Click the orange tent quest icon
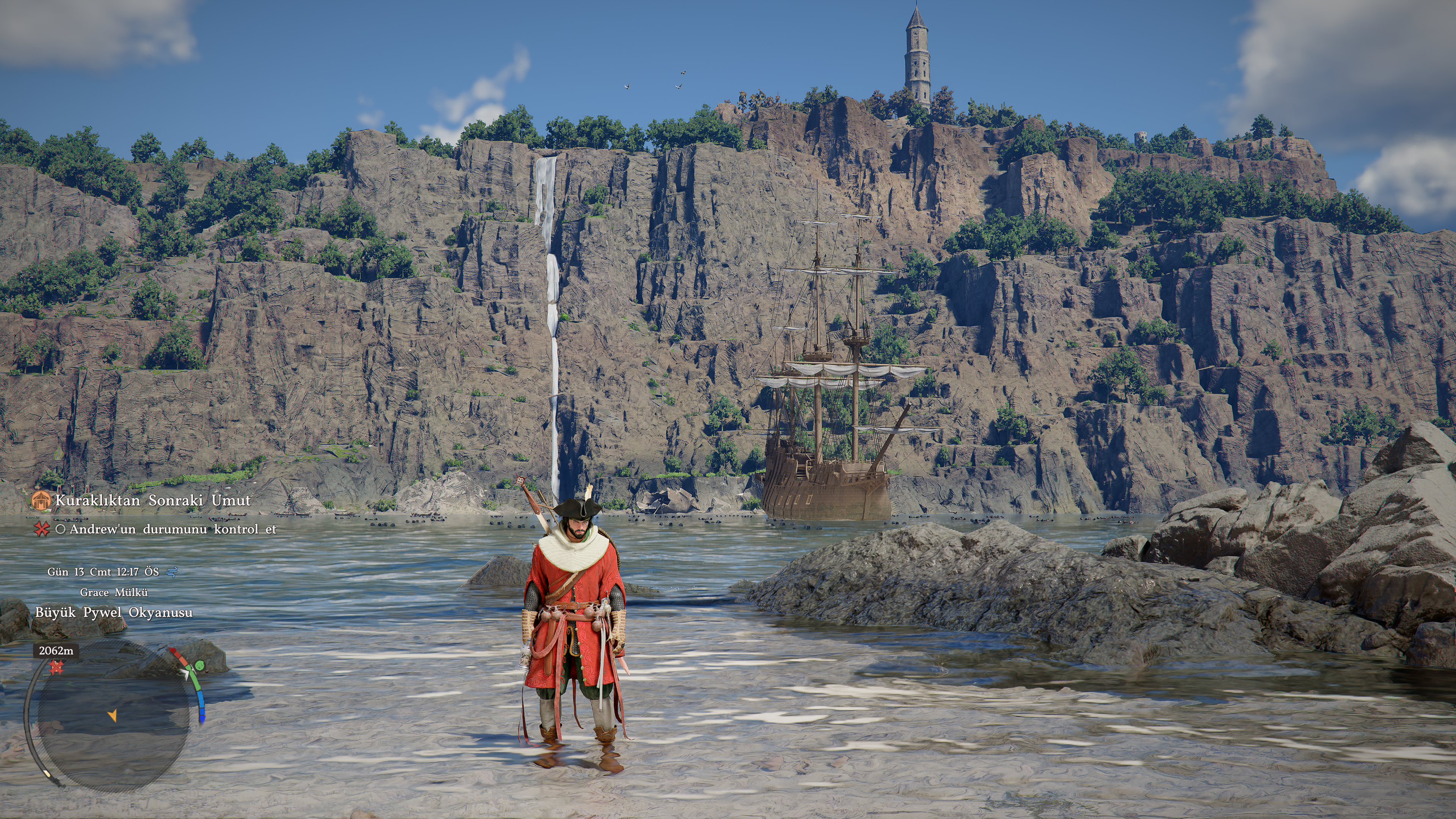 41,500
